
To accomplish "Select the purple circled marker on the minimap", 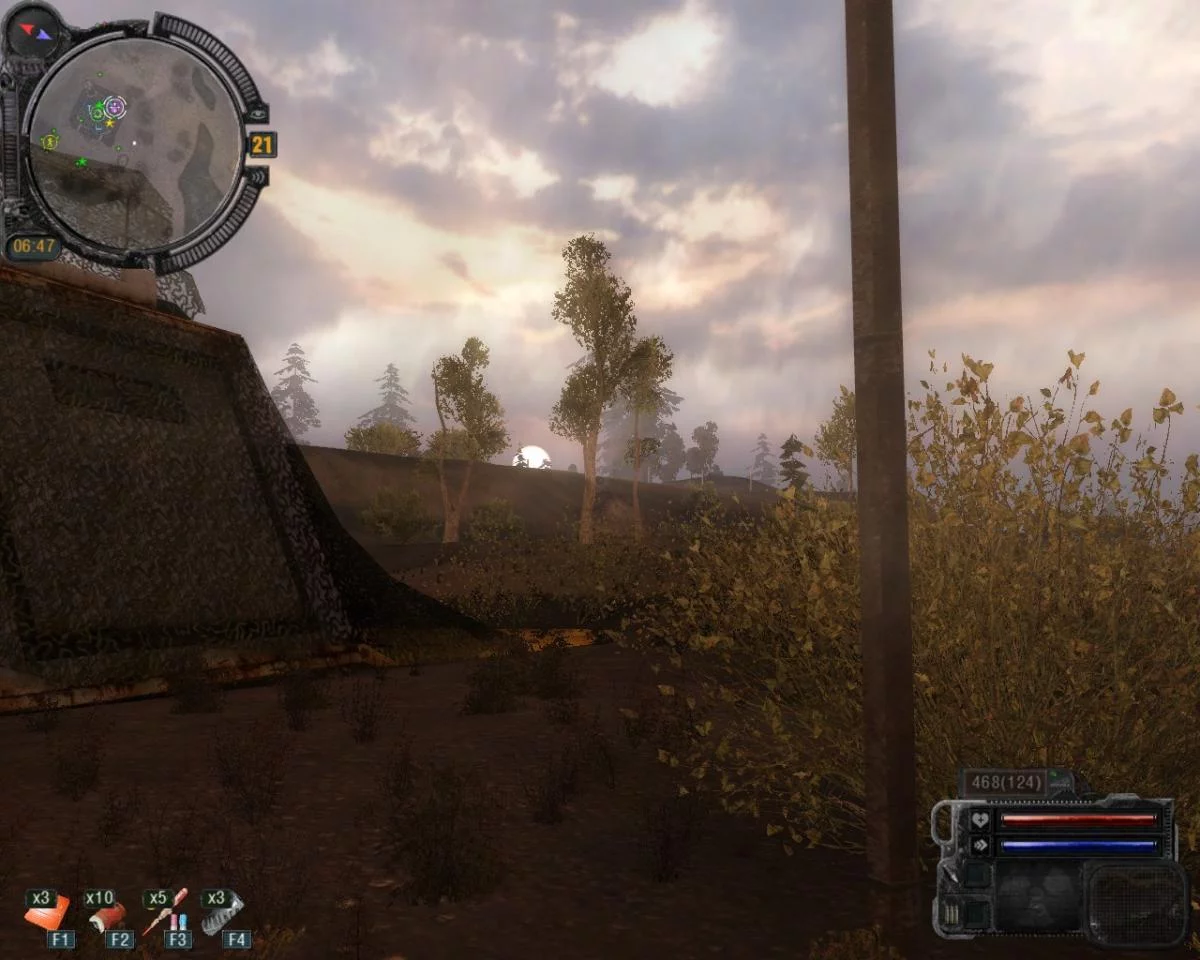I will click(x=115, y=106).
